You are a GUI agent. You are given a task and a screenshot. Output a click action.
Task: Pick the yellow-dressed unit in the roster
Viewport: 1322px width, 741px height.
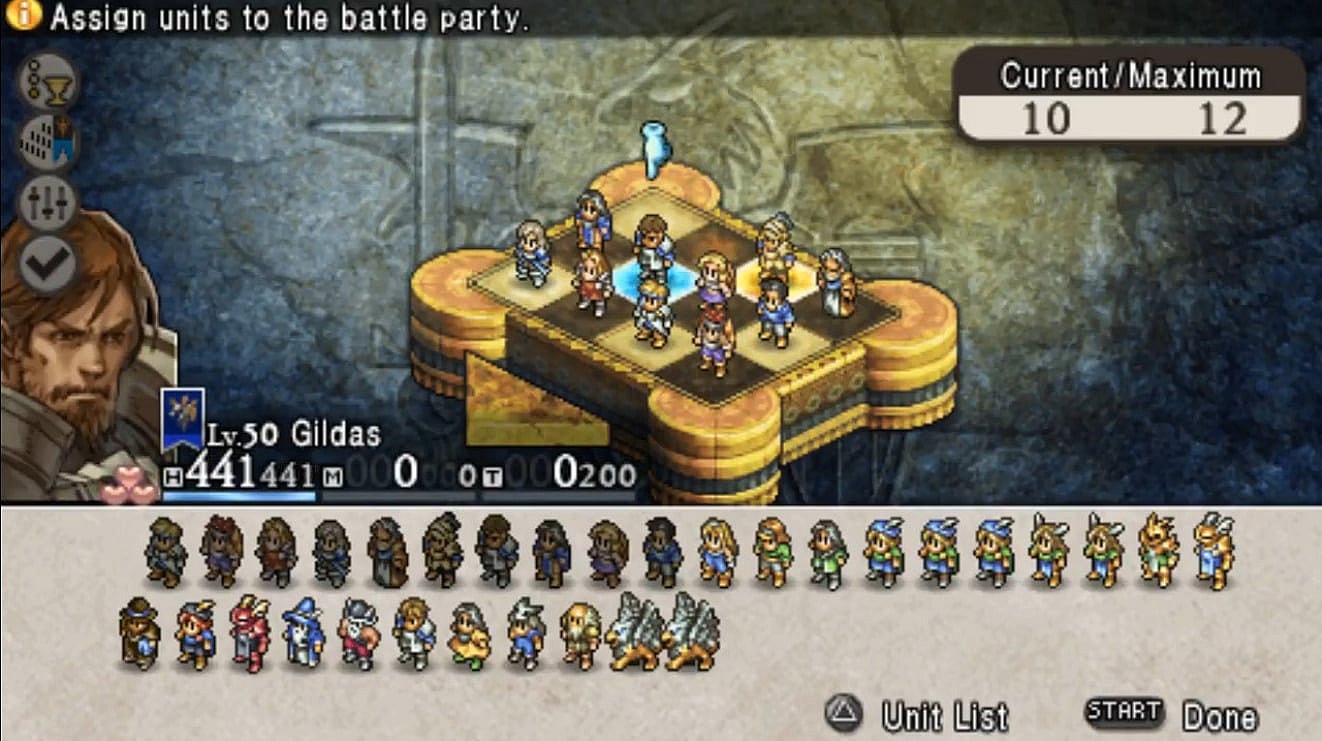point(468,634)
